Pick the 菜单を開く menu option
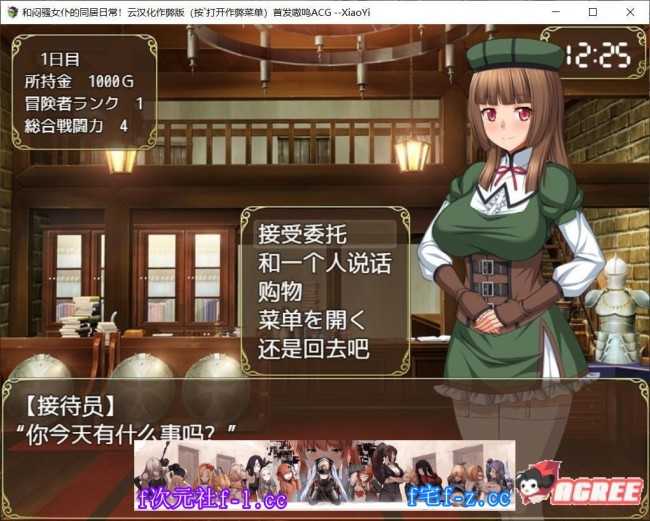 click(x=312, y=323)
